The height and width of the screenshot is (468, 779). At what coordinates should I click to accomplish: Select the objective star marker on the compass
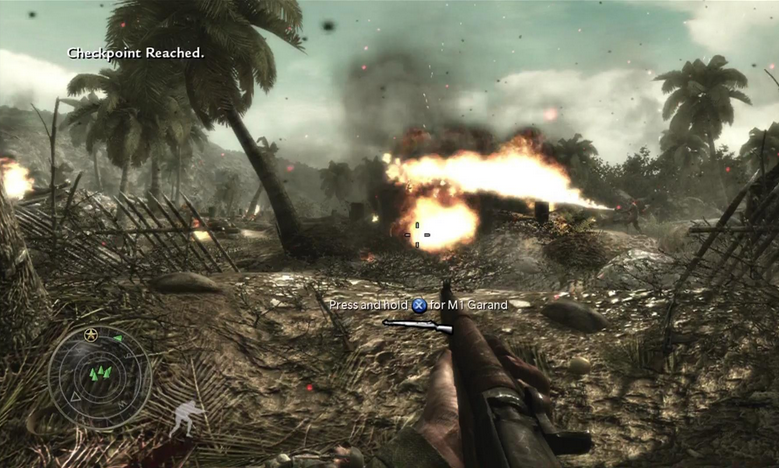click(91, 334)
